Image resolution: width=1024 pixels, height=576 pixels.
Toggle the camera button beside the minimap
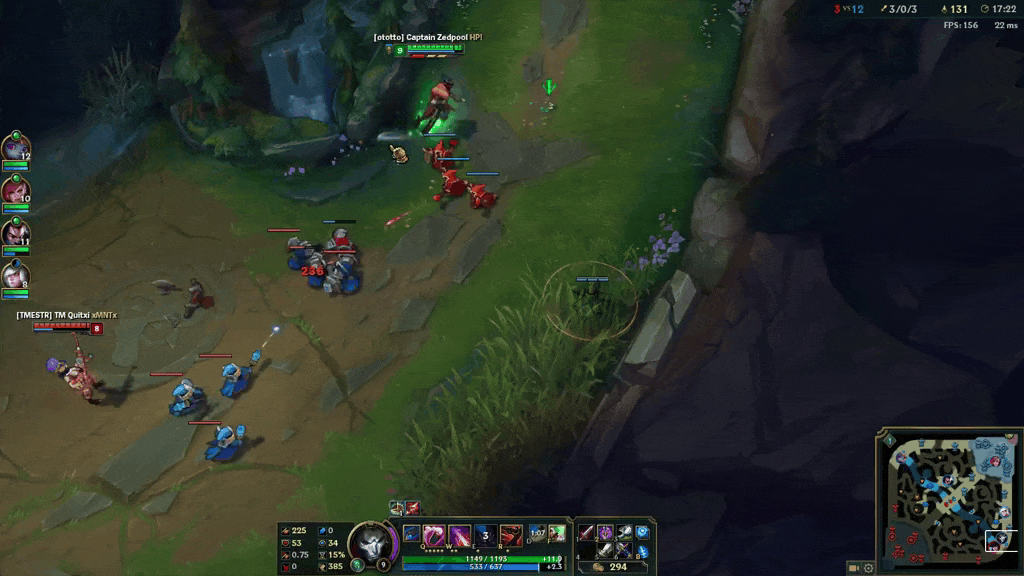(x=854, y=567)
